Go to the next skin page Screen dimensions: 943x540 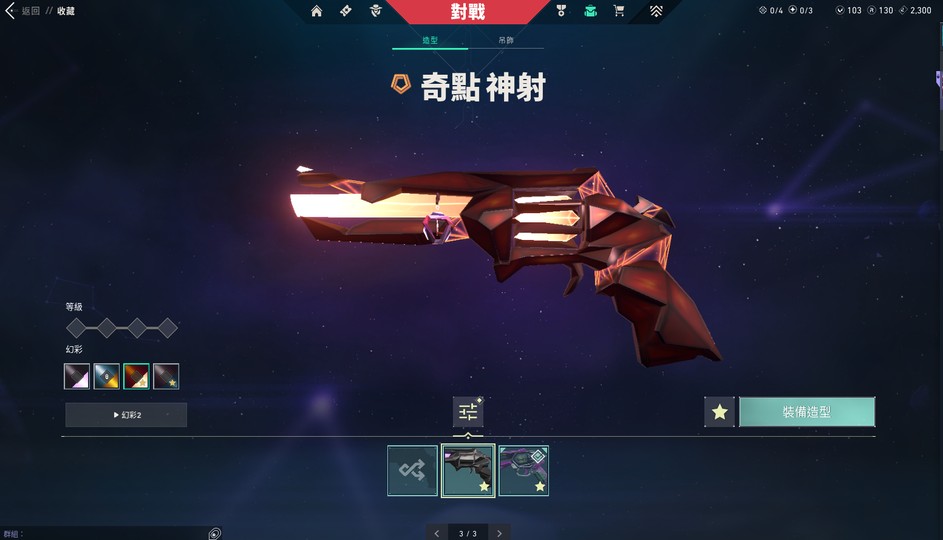499,533
